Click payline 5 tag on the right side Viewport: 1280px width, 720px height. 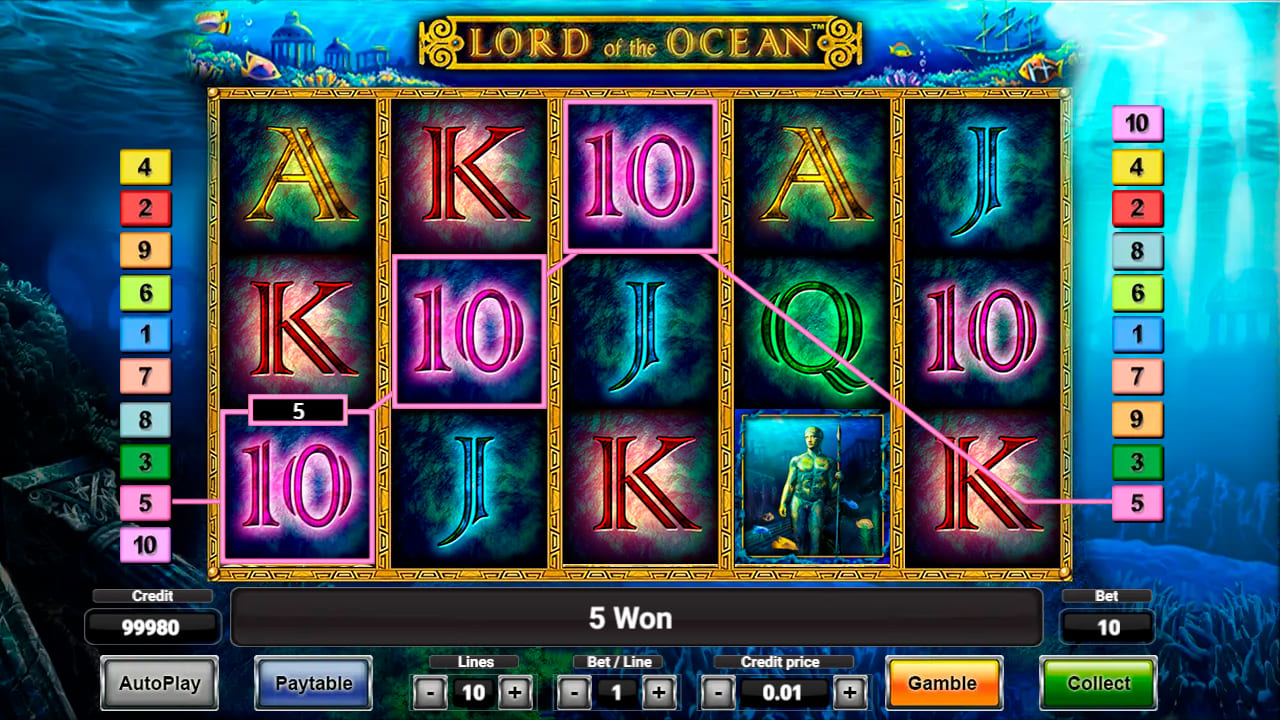pyautogui.click(x=1138, y=503)
